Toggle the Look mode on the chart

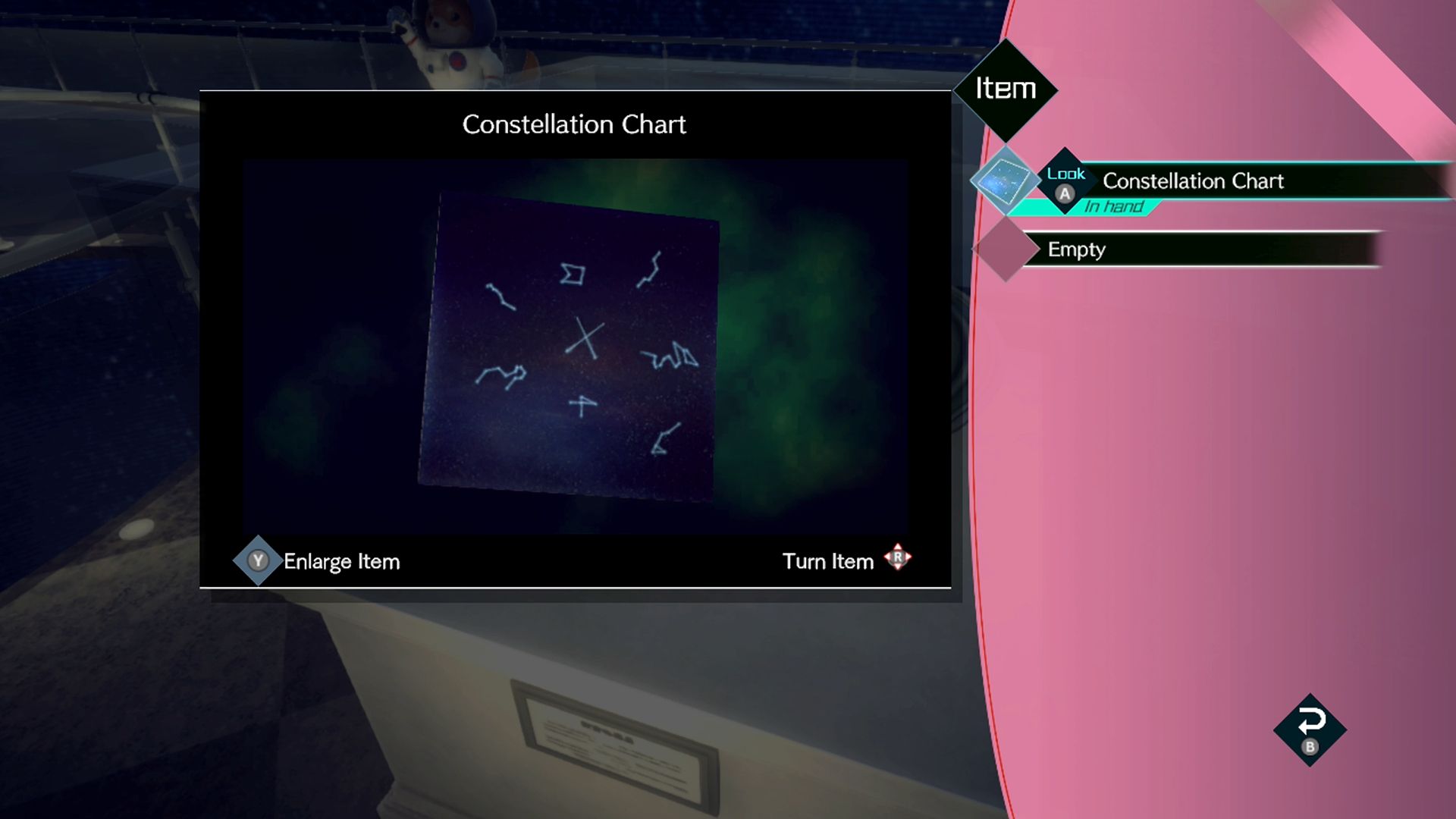point(1065,175)
